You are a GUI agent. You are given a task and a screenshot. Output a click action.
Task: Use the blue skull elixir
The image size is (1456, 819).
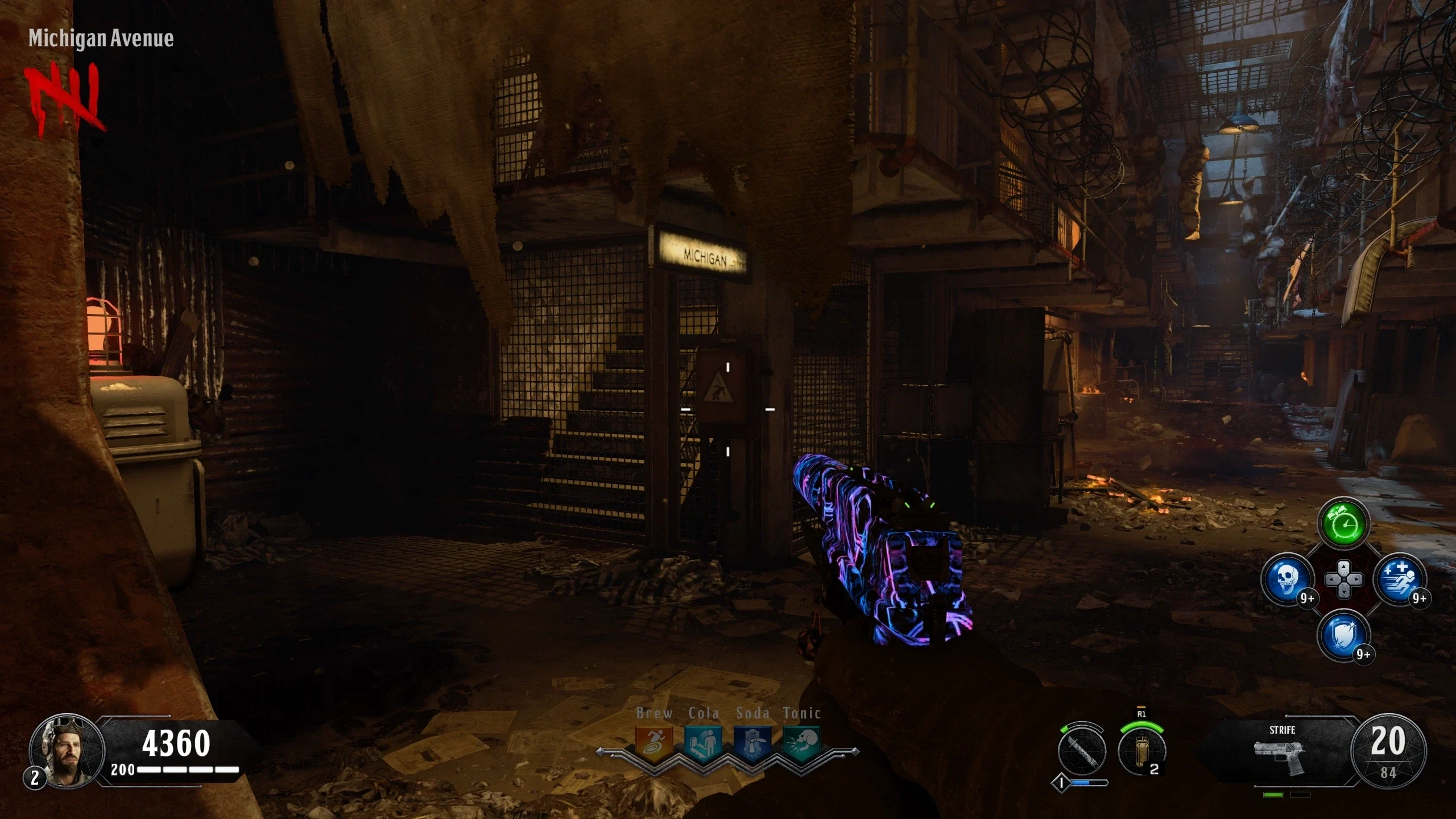coord(1288,579)
